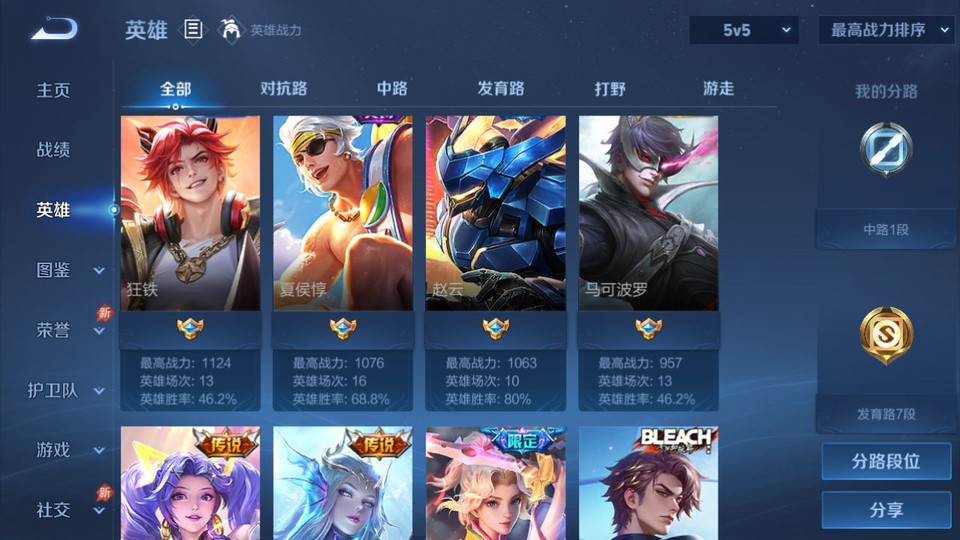Expand the 荣誉 sidebar section

click(68, 330)
